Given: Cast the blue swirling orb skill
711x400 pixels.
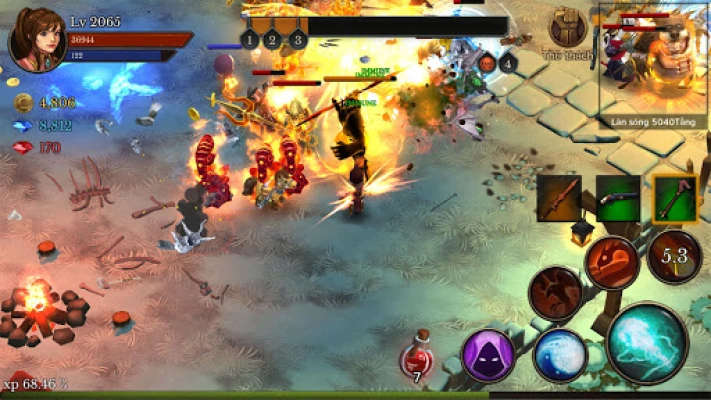Looking at the screenshot, I should 560,356.
